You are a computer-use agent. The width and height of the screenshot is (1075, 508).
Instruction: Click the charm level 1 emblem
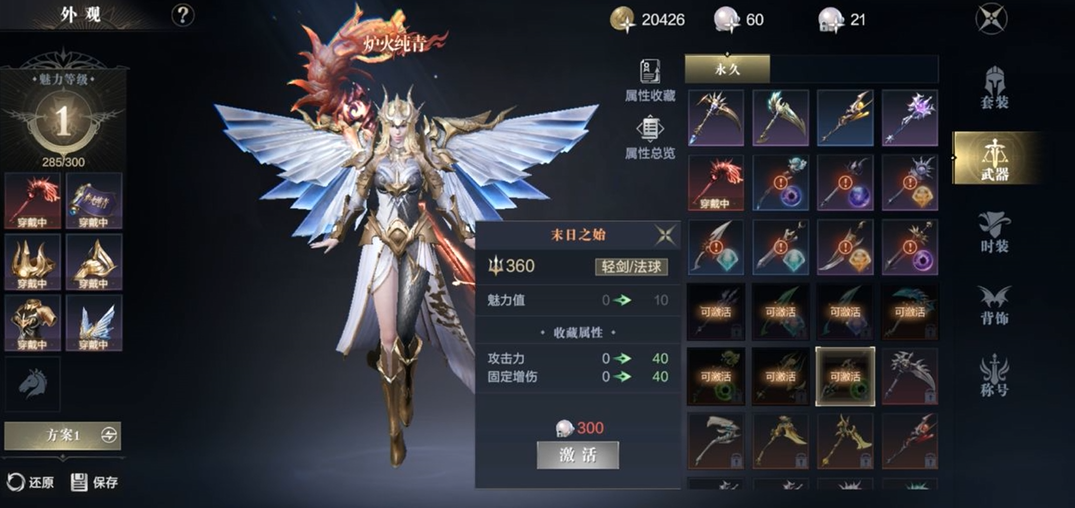pos(62,121)
